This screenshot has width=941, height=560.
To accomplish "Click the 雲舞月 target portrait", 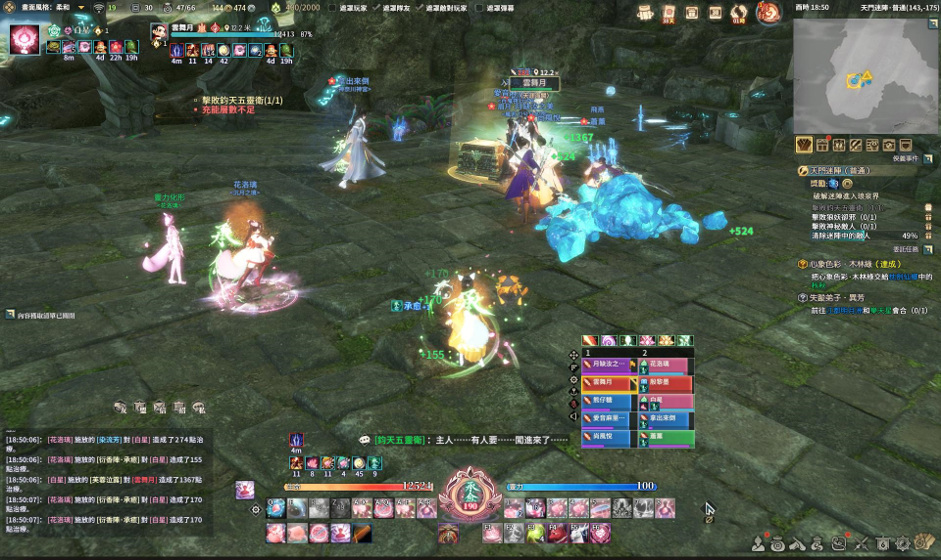I will 159,32.
